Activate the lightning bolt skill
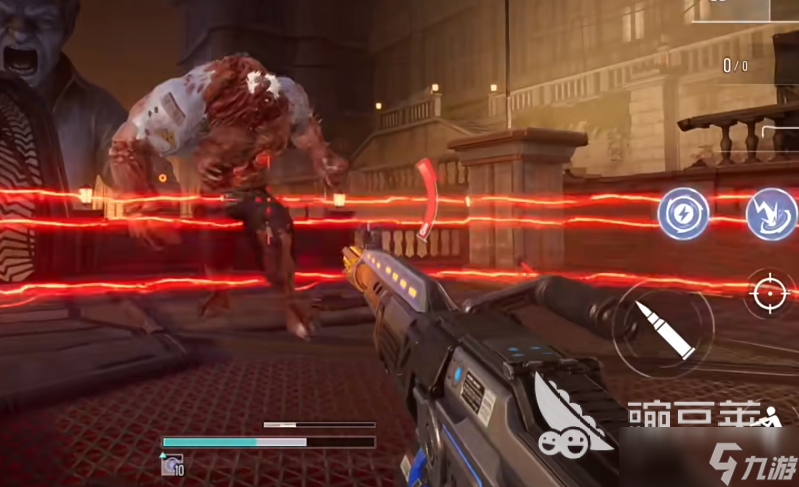 tap(683, 213)
